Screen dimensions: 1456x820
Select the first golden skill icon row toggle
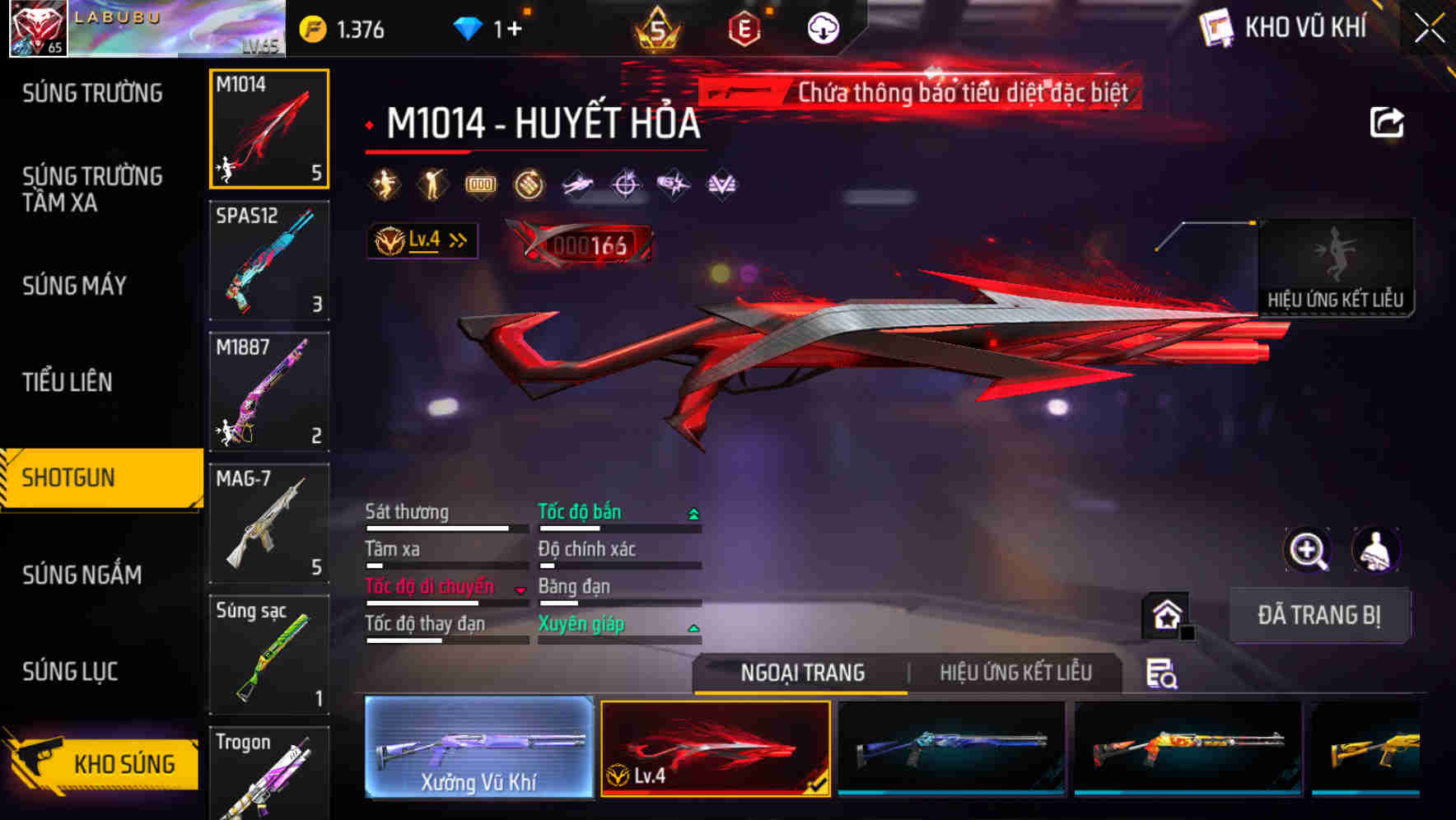(385, 183)
